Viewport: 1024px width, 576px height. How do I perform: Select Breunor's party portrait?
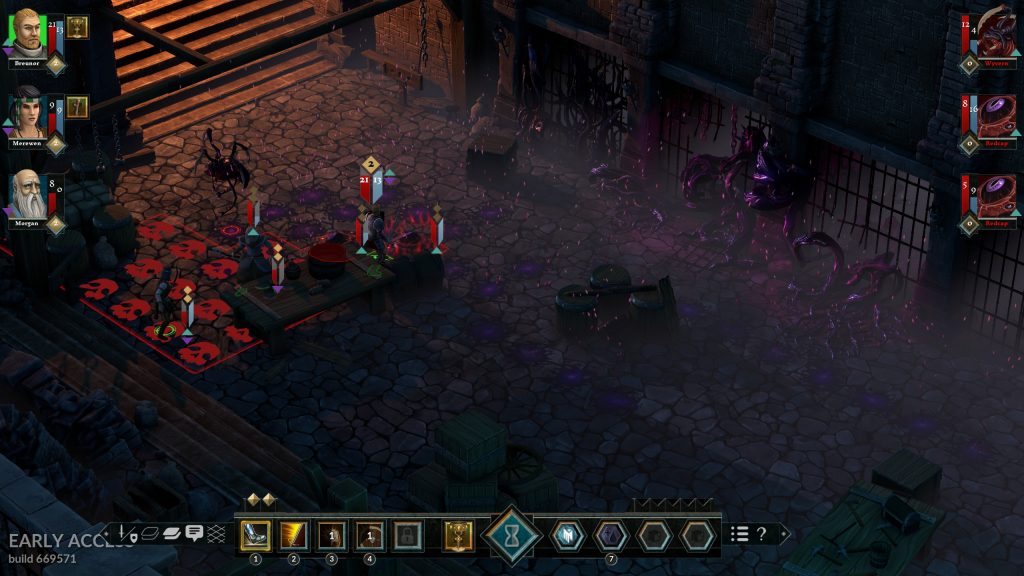[27, 35]
